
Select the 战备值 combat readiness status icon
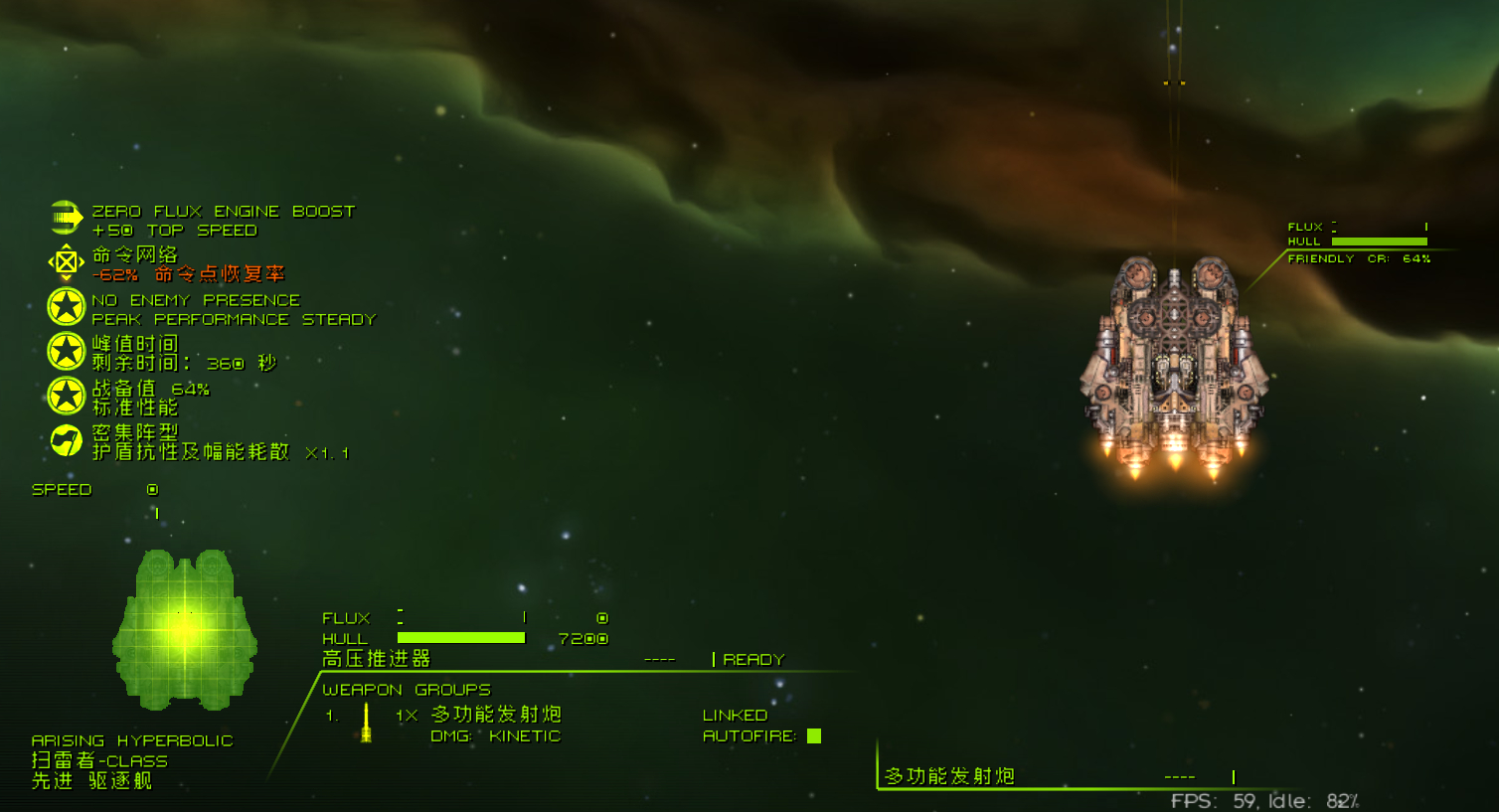[x=66, y=396]
